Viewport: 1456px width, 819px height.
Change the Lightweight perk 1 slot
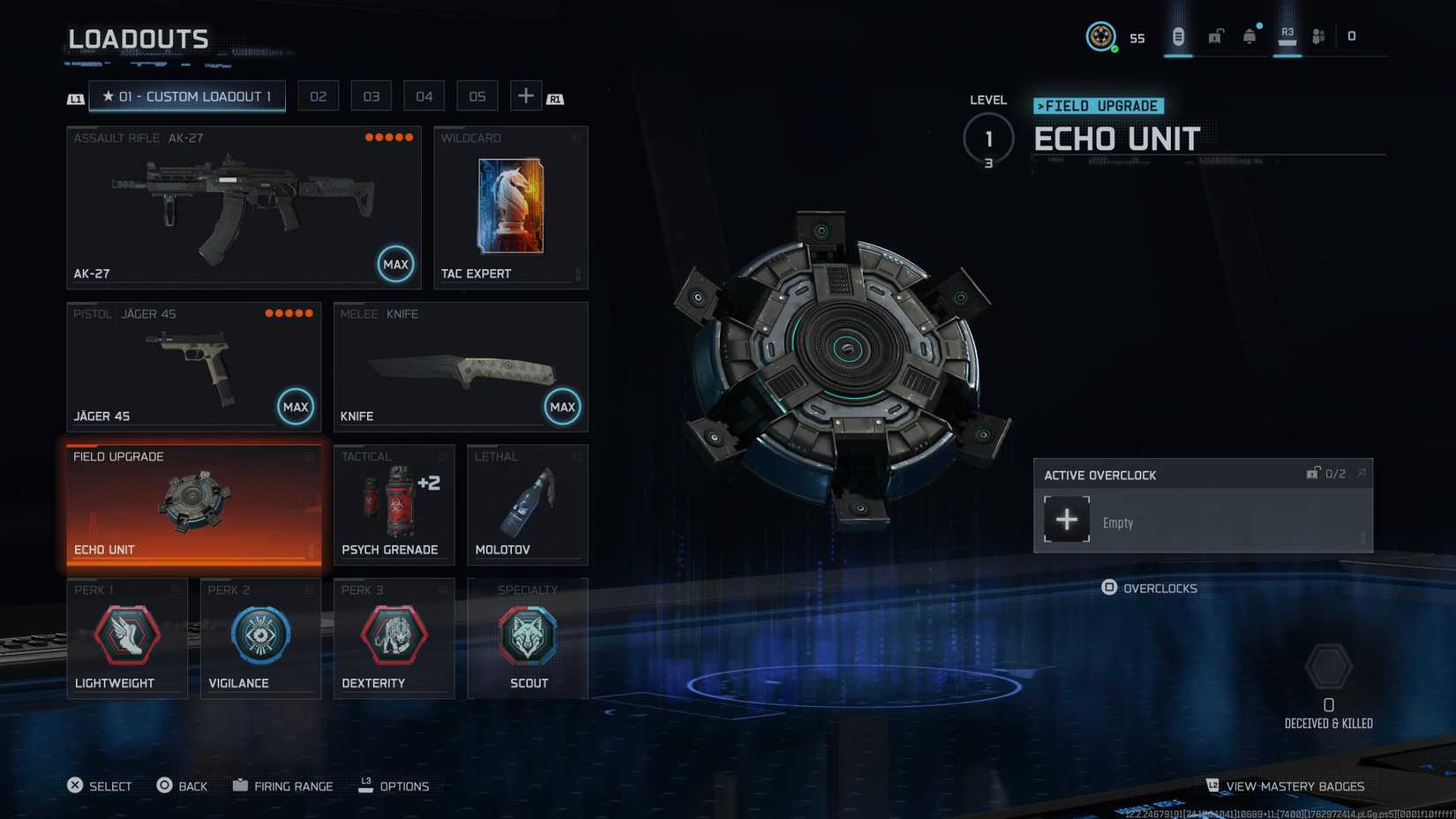pos(127,638)
